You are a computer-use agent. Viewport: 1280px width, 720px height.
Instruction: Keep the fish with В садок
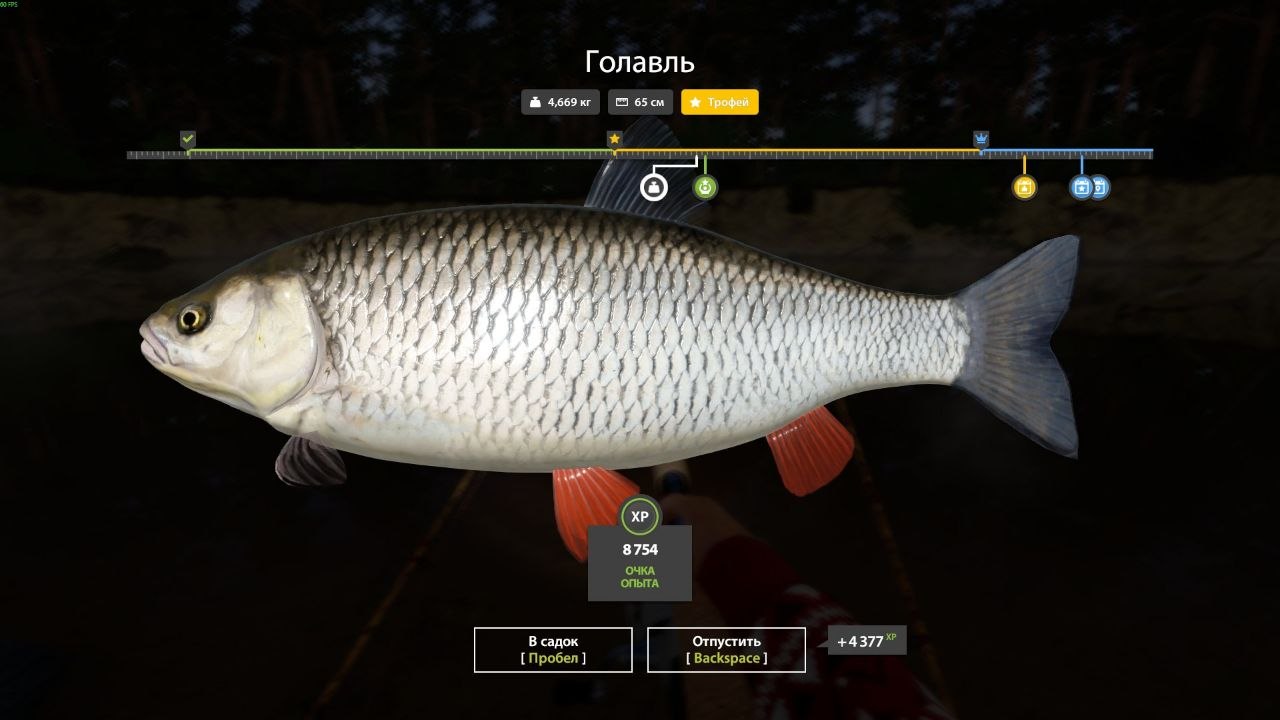[x=553, y=649]
